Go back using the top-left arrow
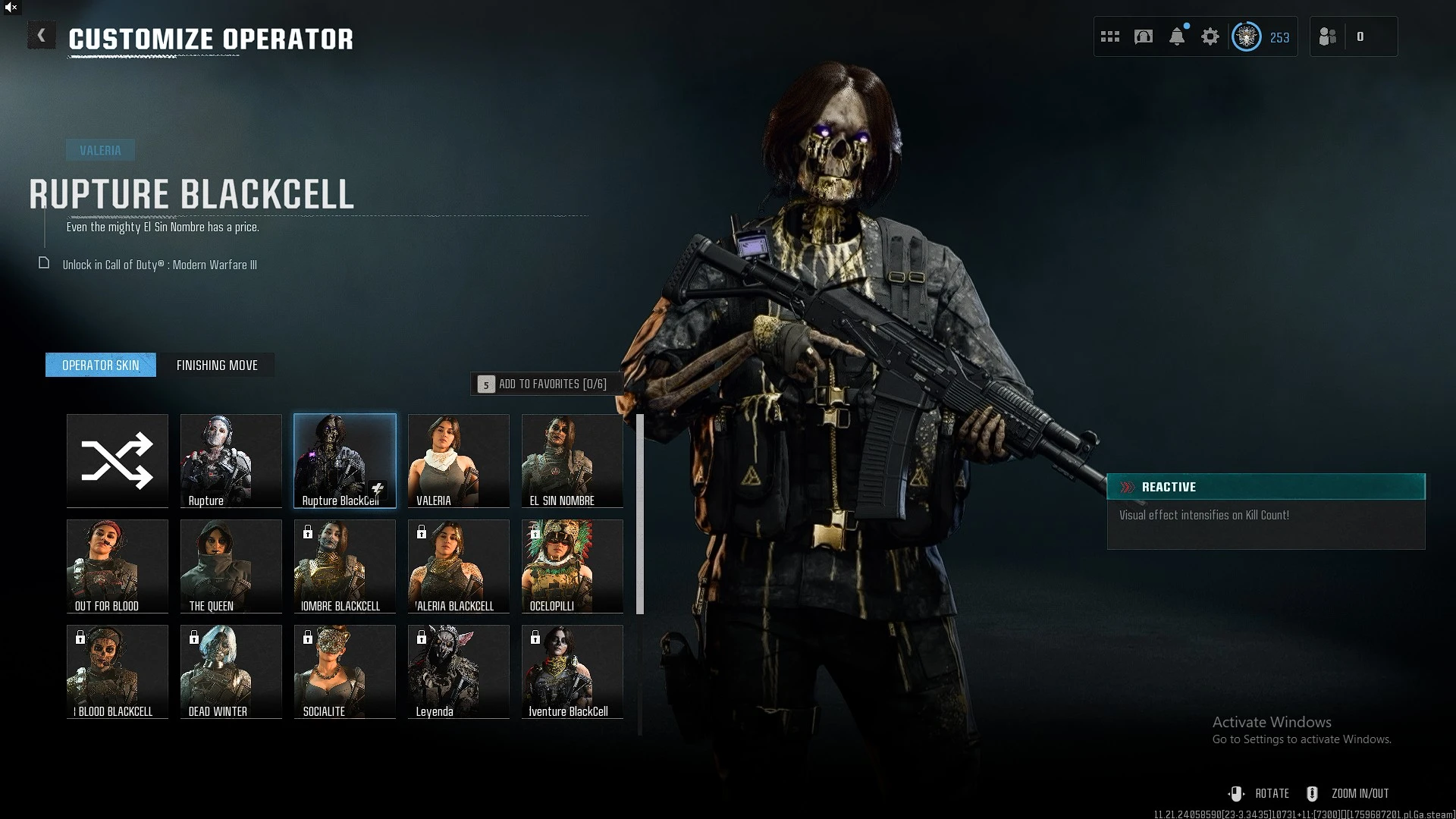Viewport: 1456px width, 819px height. coord(41,36)
